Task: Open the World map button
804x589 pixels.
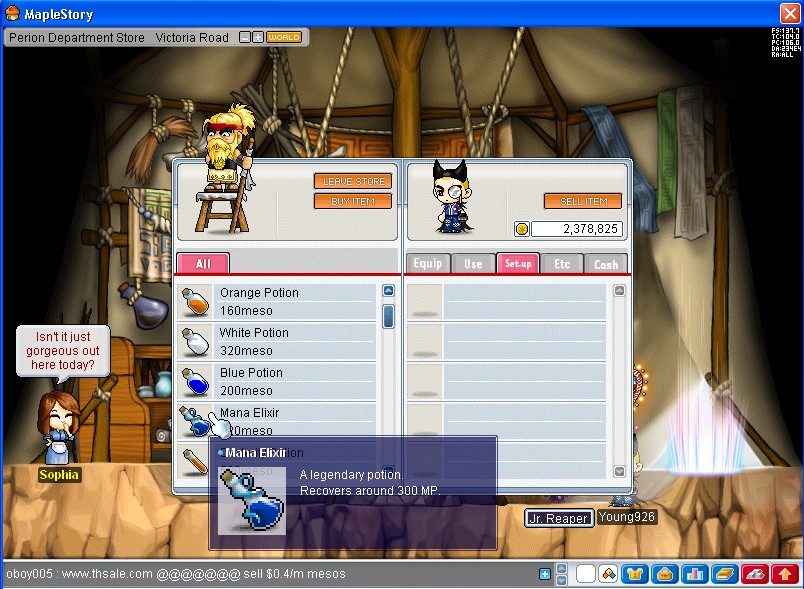Action: 284,37
